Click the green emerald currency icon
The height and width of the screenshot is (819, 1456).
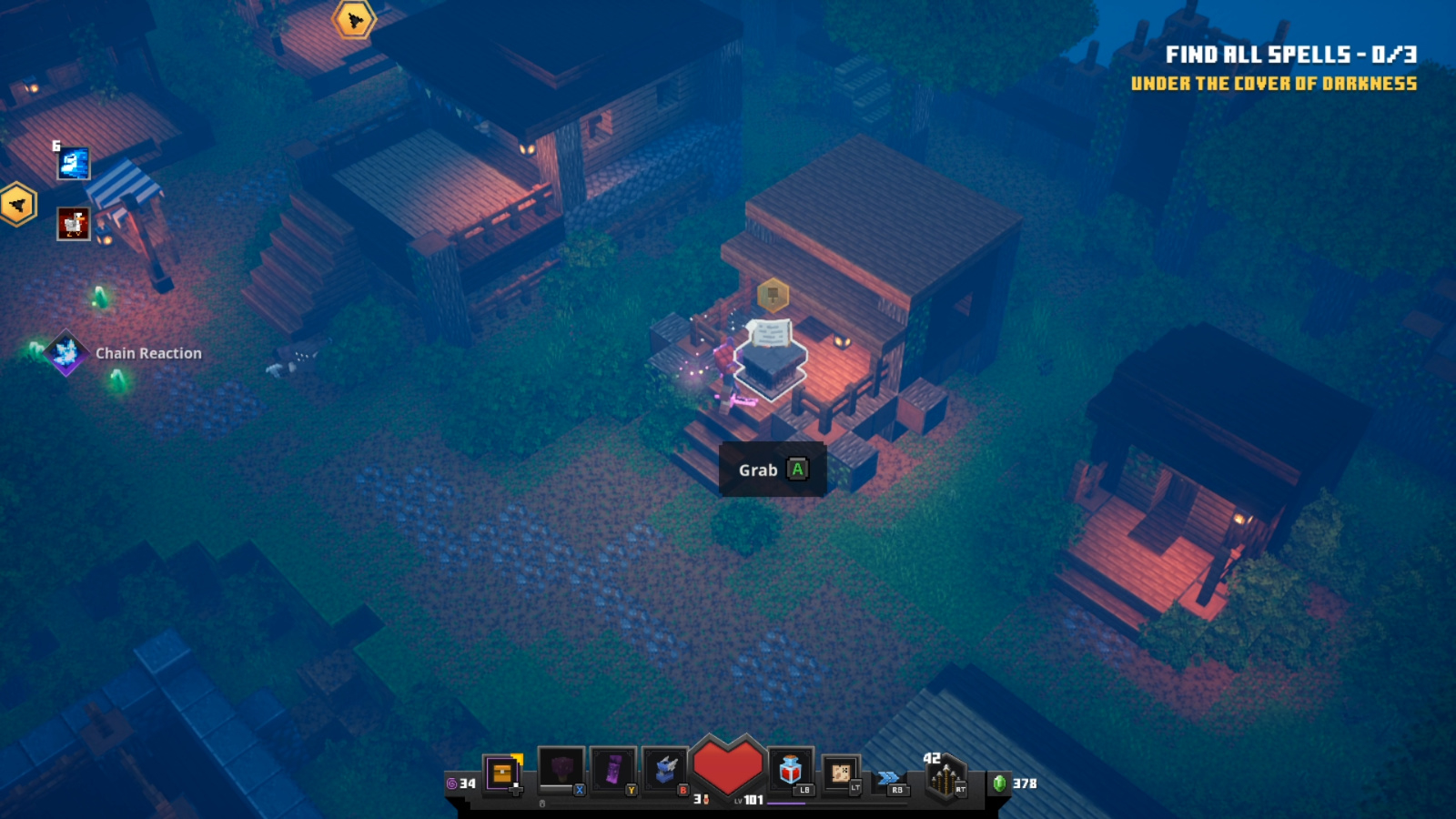[999, 783]
